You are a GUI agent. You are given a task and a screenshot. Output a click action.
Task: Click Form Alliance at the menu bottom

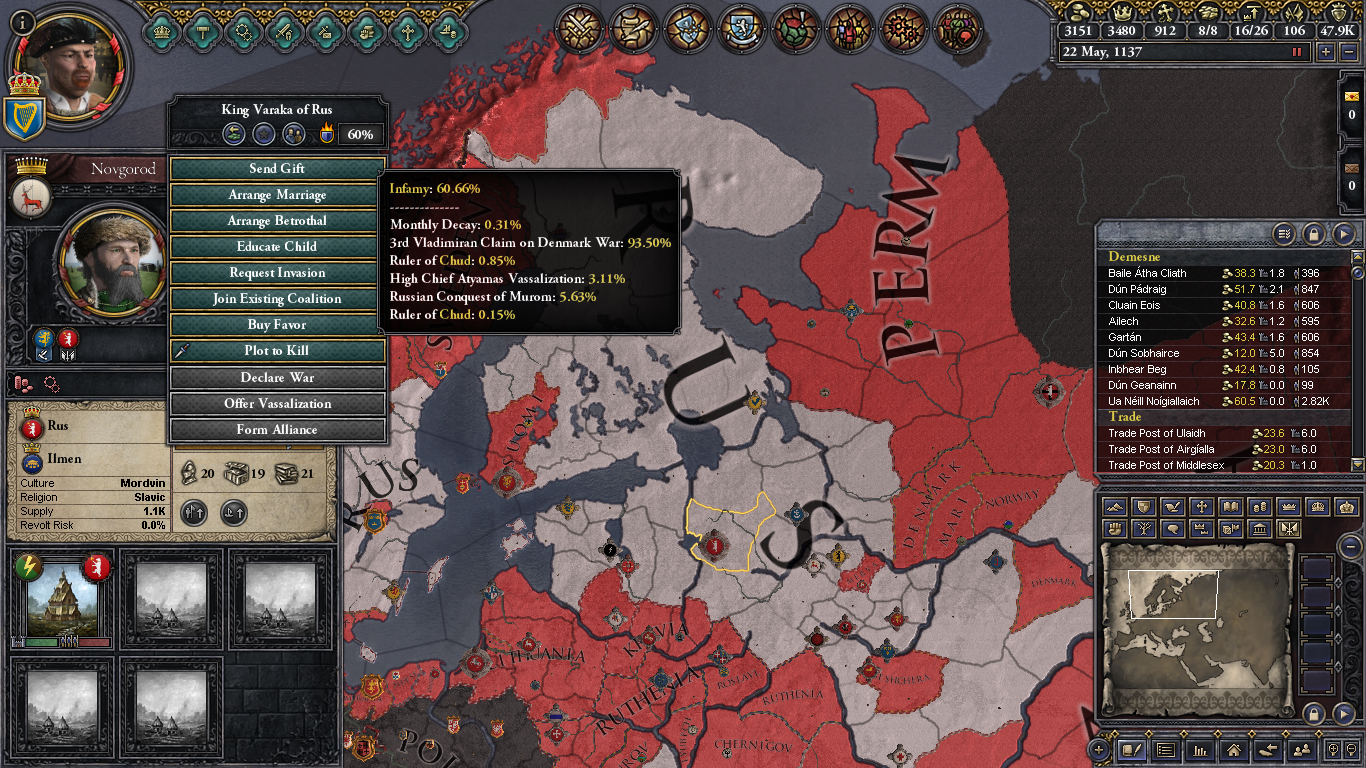click(274, 429)
